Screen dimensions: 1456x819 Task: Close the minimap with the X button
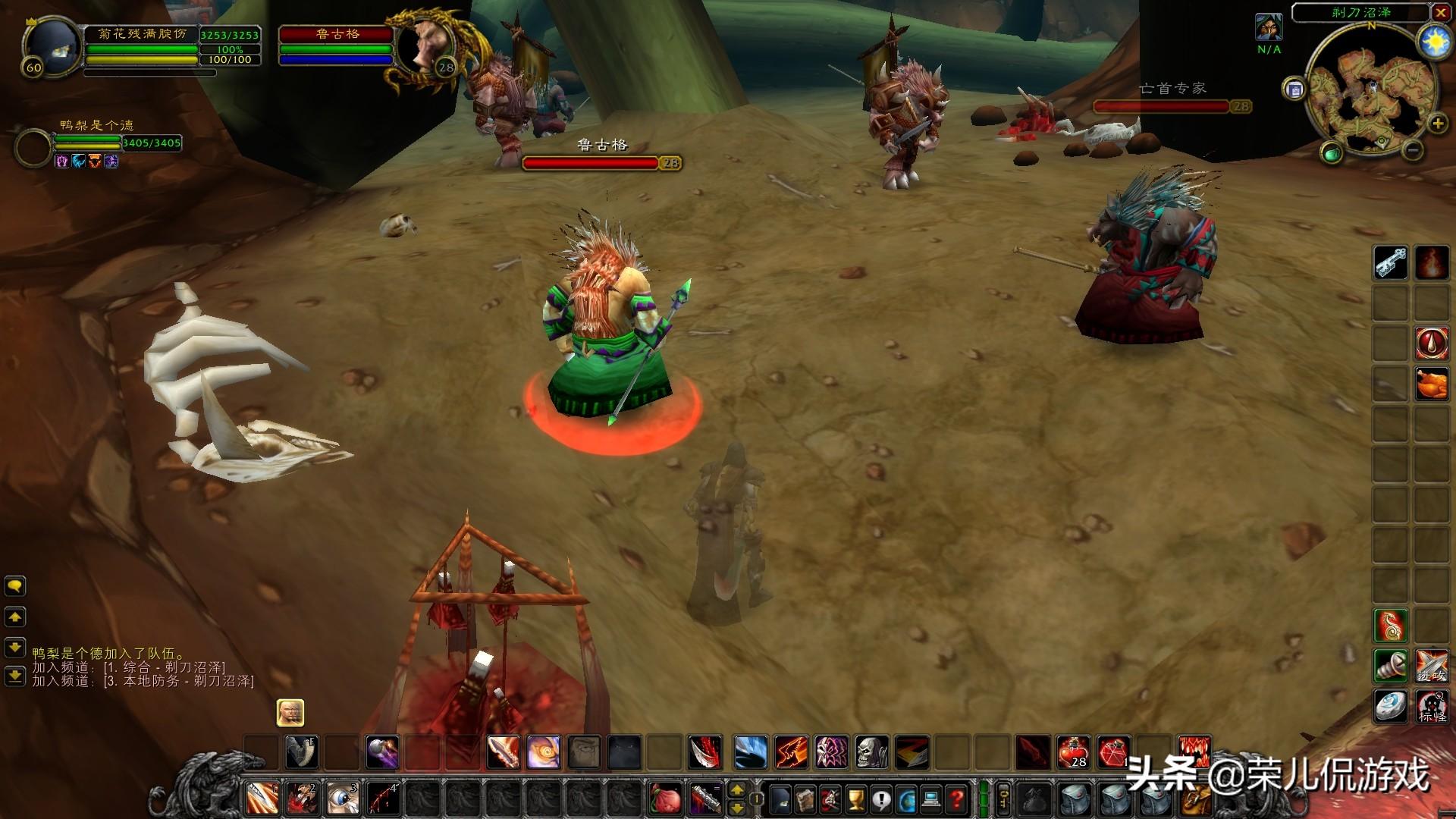pyautogui.click(x=1440, y=13)
